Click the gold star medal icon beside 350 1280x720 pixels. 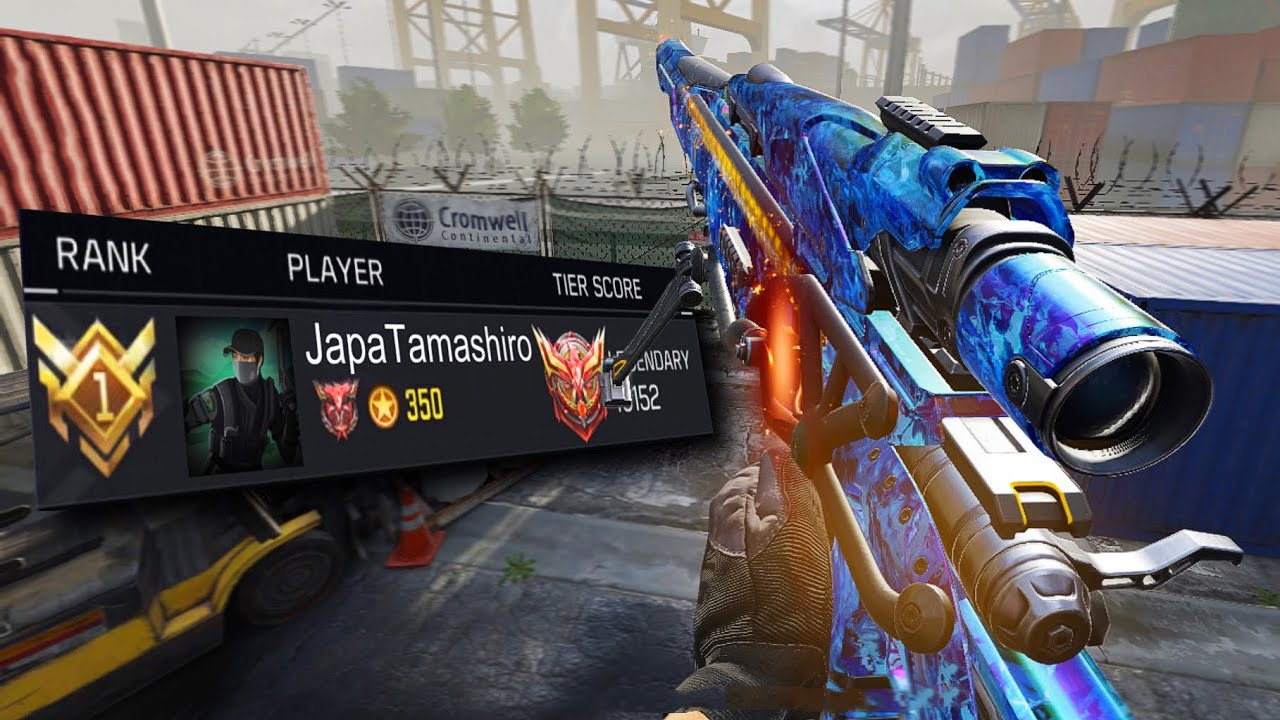click(383, 406)
